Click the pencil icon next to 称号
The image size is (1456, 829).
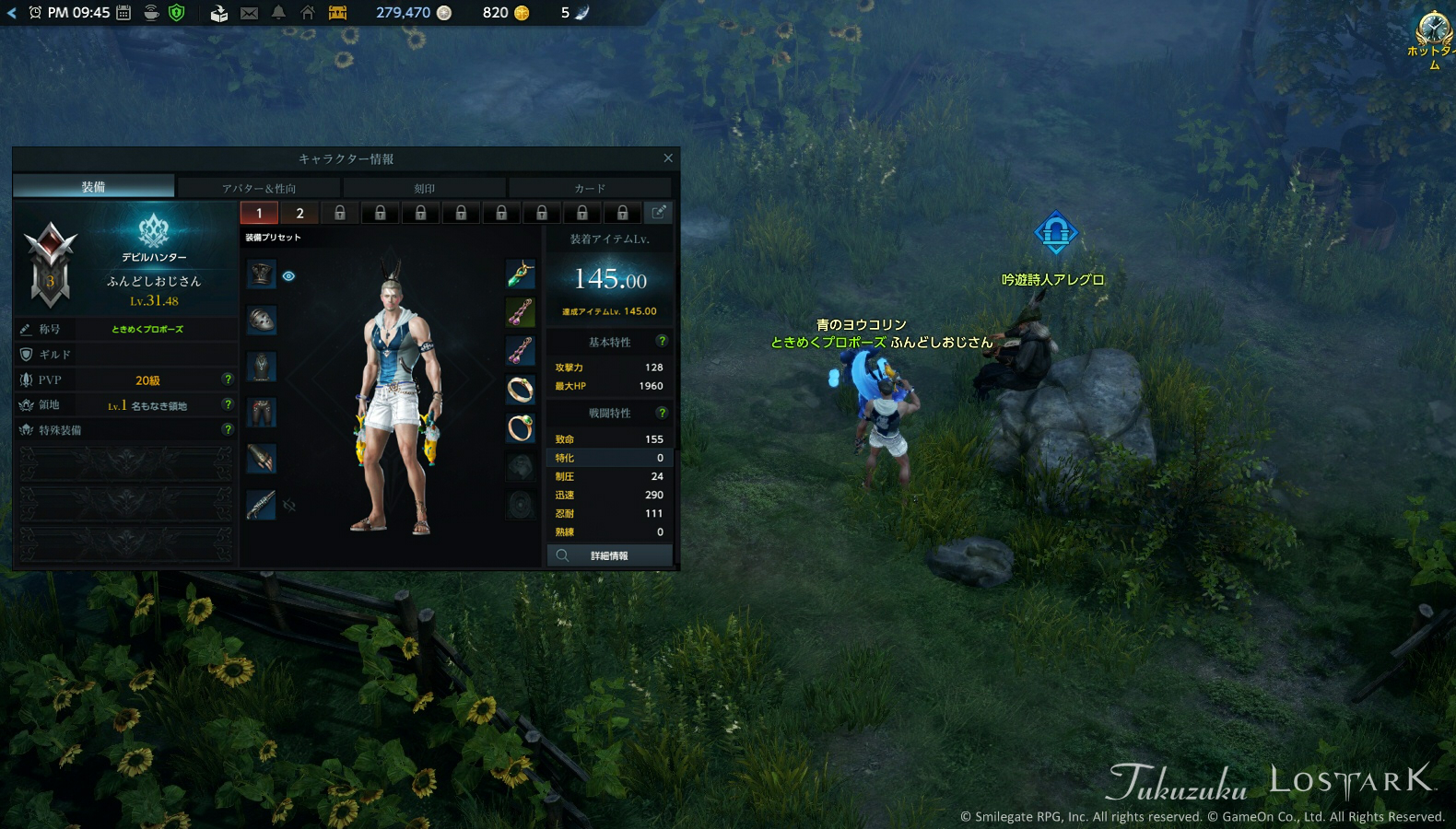(x=25, y=329)
